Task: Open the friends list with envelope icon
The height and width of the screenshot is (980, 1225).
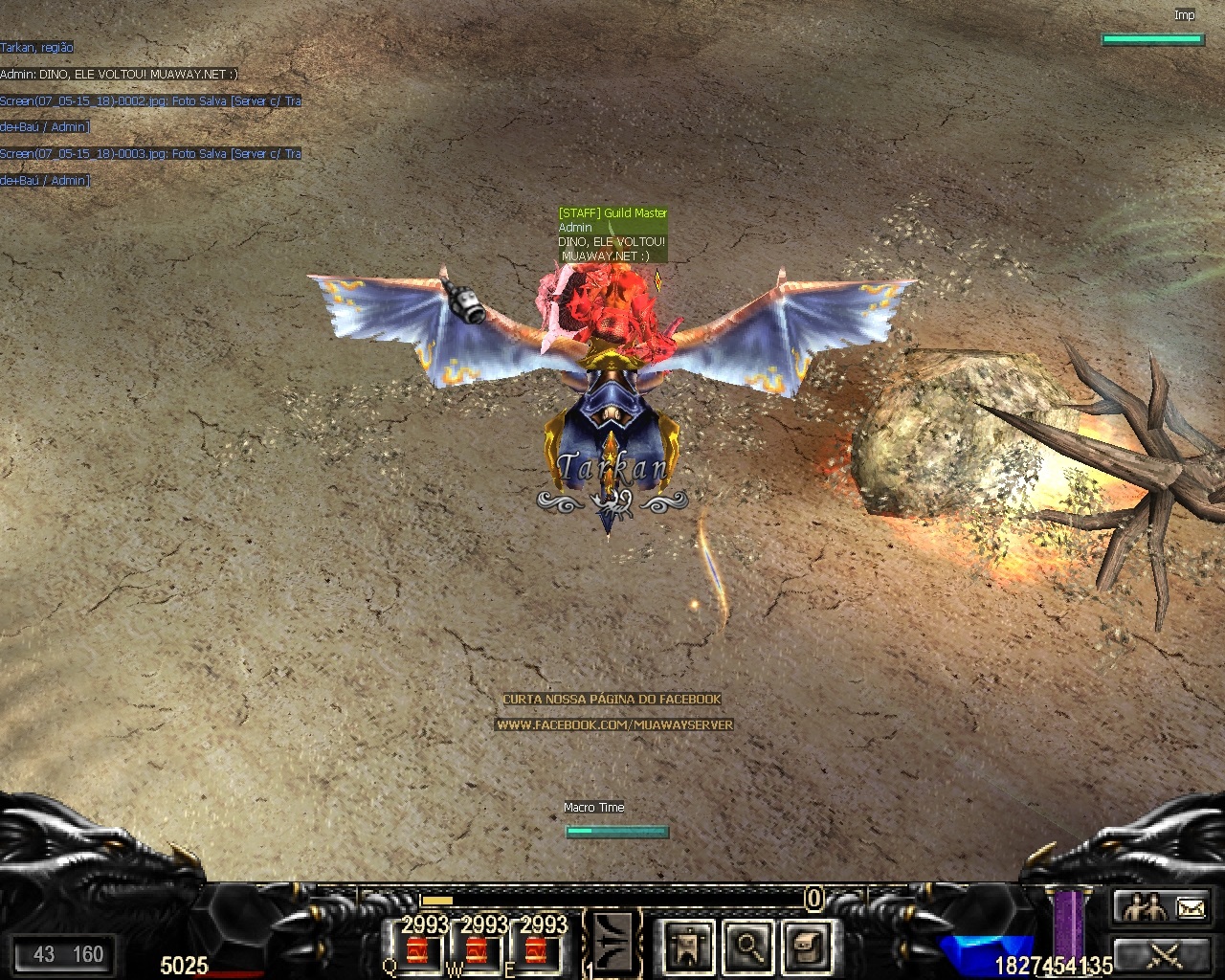Action: pos(1162,906)
